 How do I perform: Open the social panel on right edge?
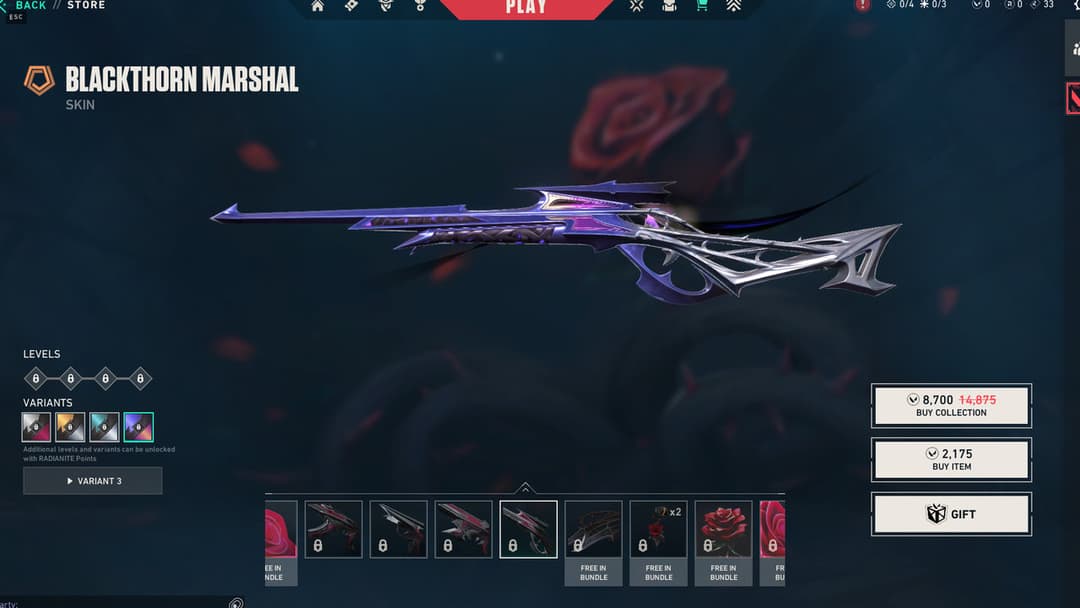point(1073,47)
